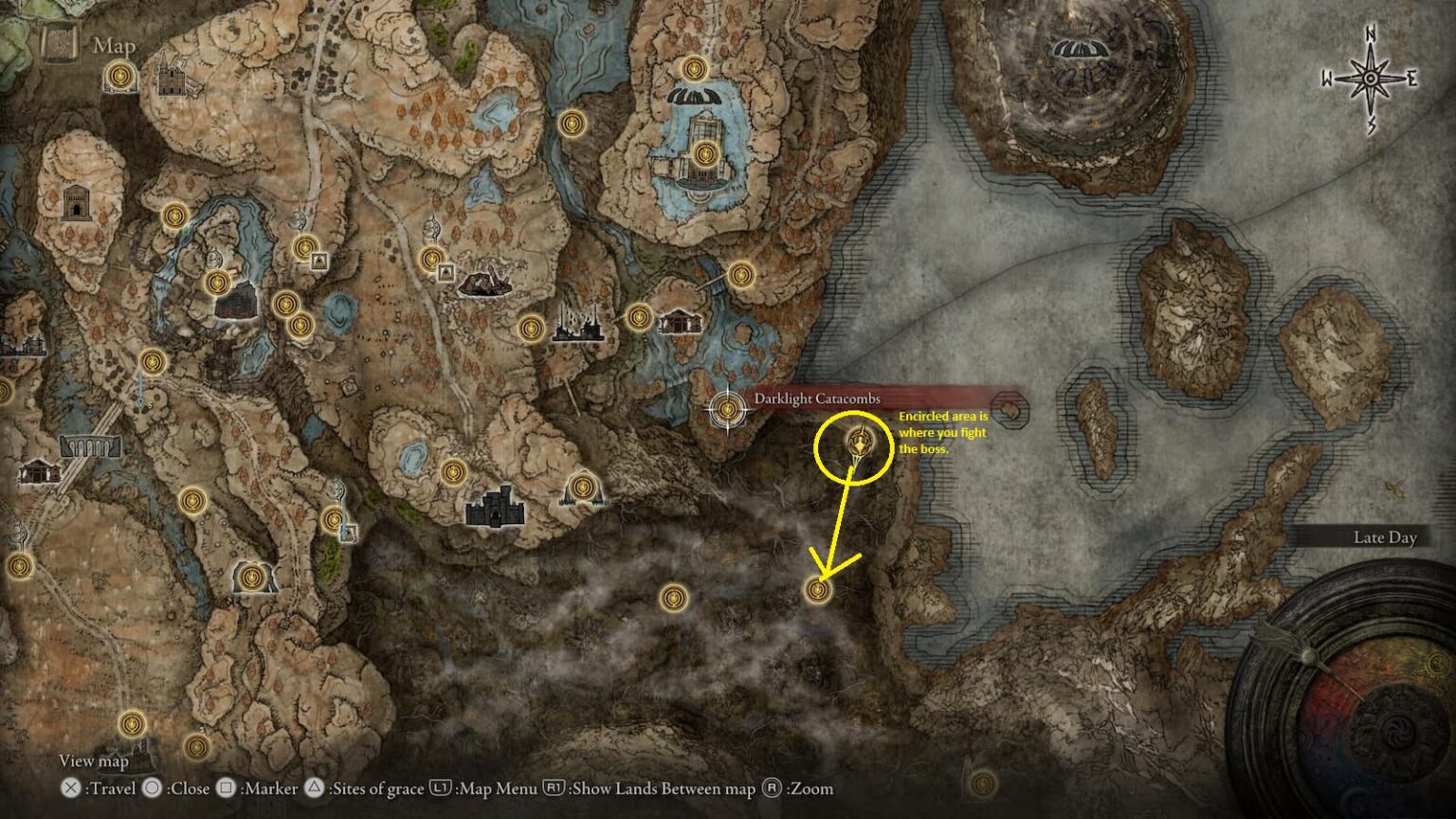Screen dimensions: 1456x819
Task: Select the shack icon beside the river
Action: point(680,321)
